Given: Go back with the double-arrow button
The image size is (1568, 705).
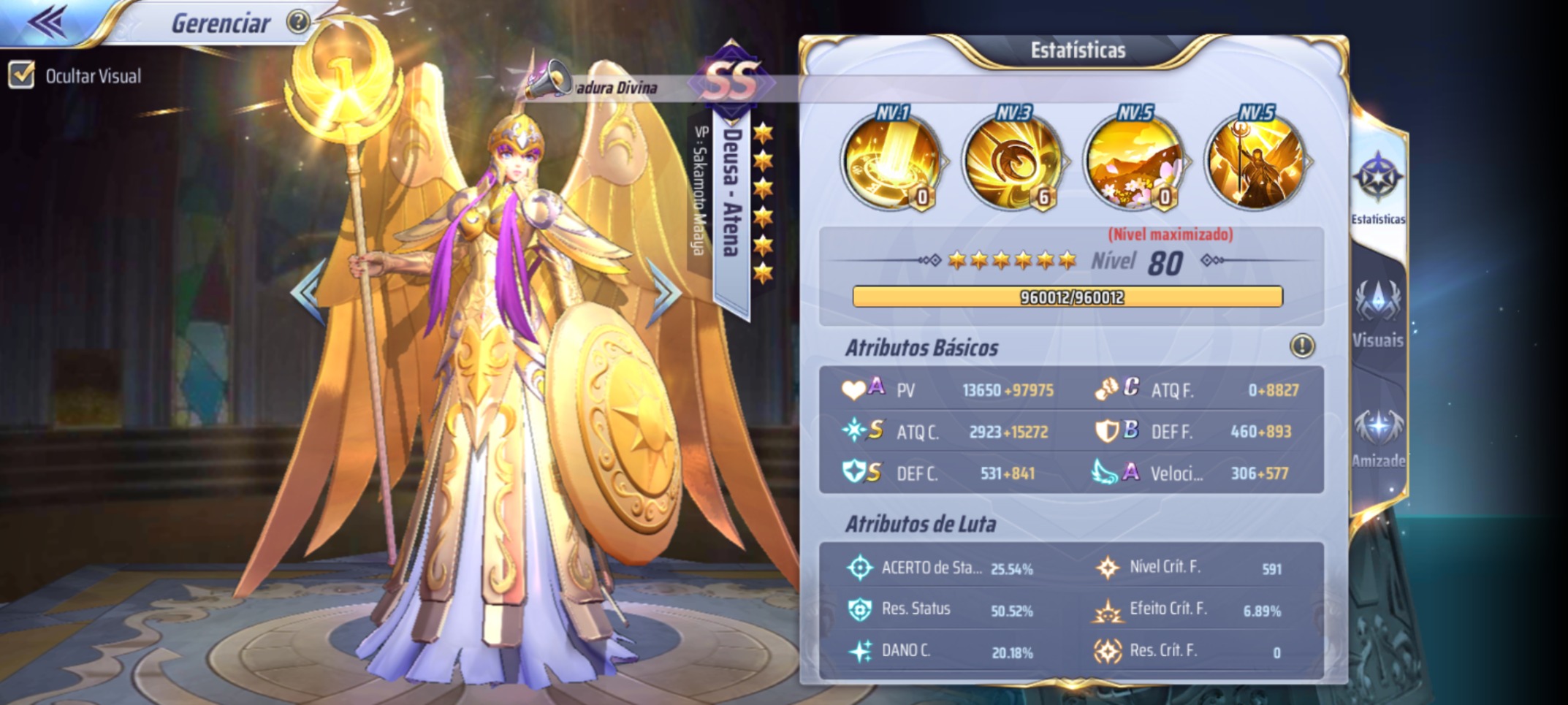Looking at the screenshot, I should [x=48, y=22].
